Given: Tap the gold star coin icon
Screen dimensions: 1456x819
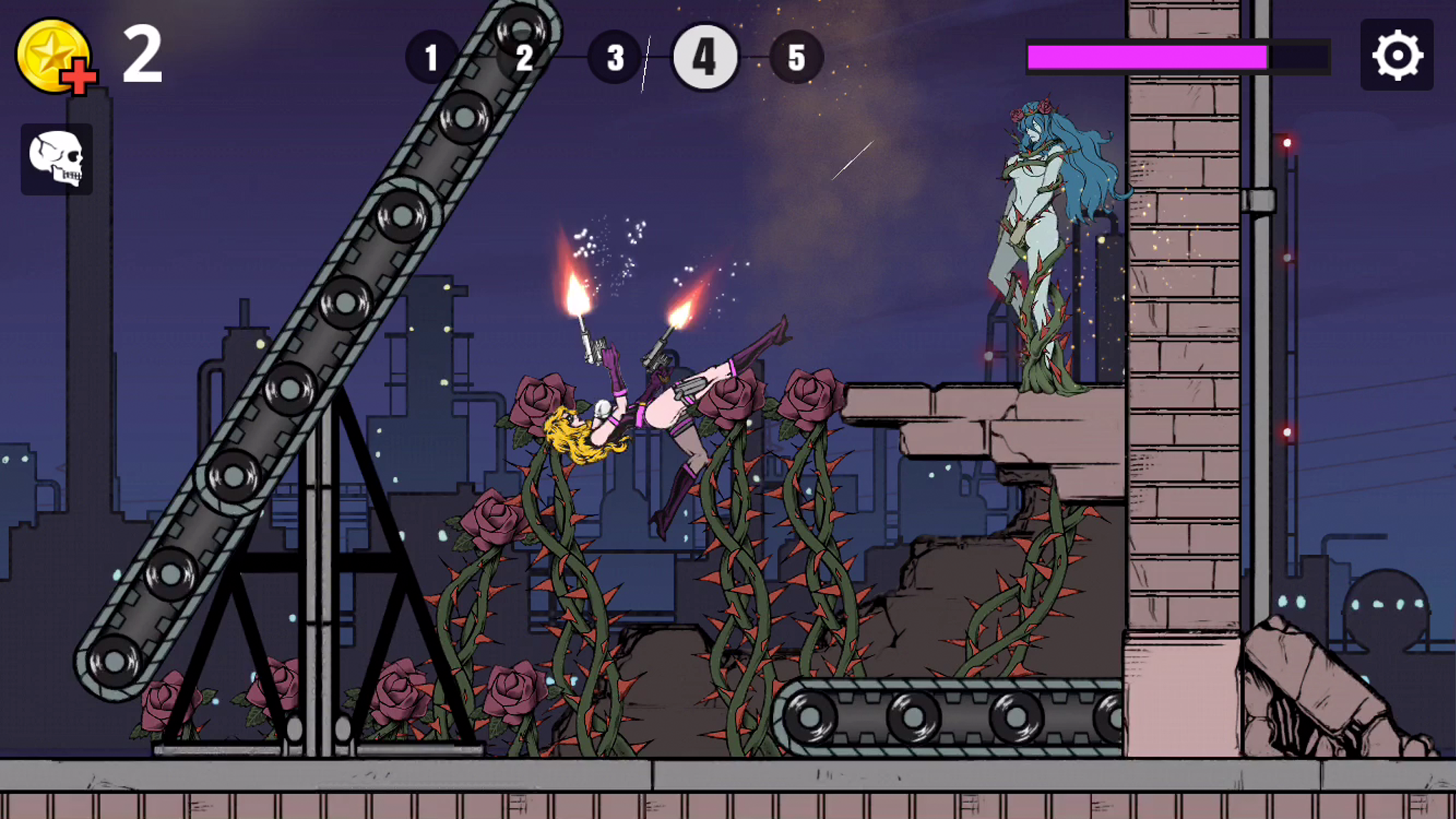Looking at the screenshot, I should [x=54, y=54].
